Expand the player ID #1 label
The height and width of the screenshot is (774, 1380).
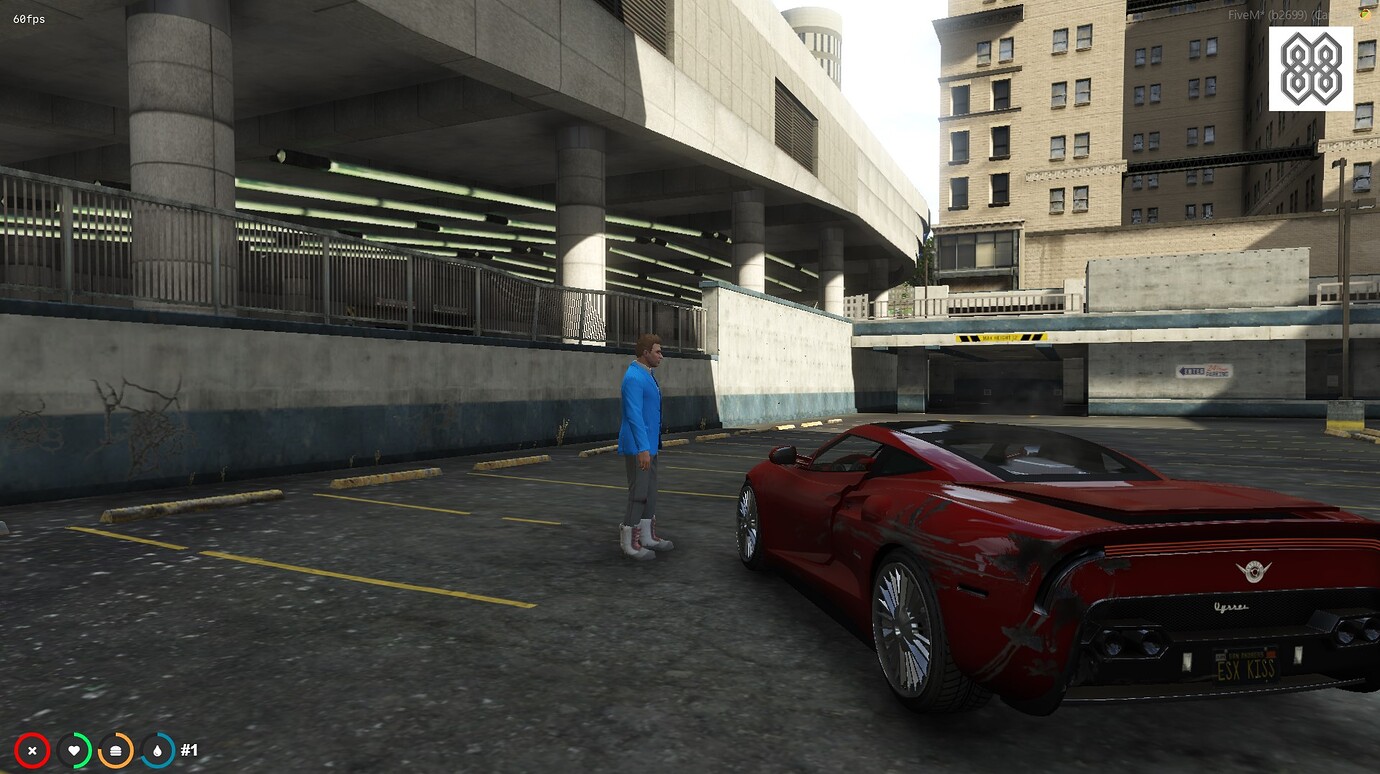186,749
